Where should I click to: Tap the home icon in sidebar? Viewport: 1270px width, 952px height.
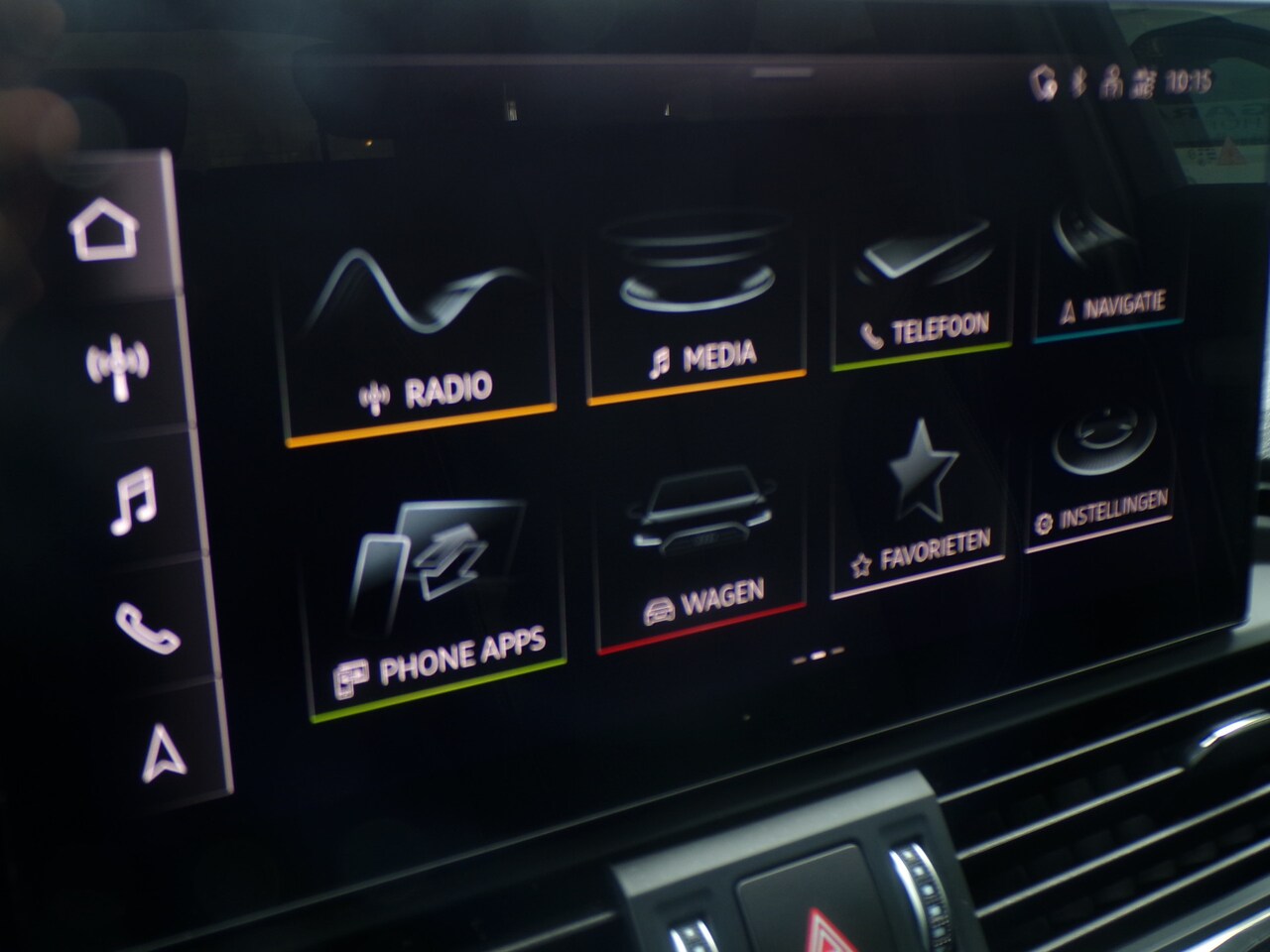(104, 233)
